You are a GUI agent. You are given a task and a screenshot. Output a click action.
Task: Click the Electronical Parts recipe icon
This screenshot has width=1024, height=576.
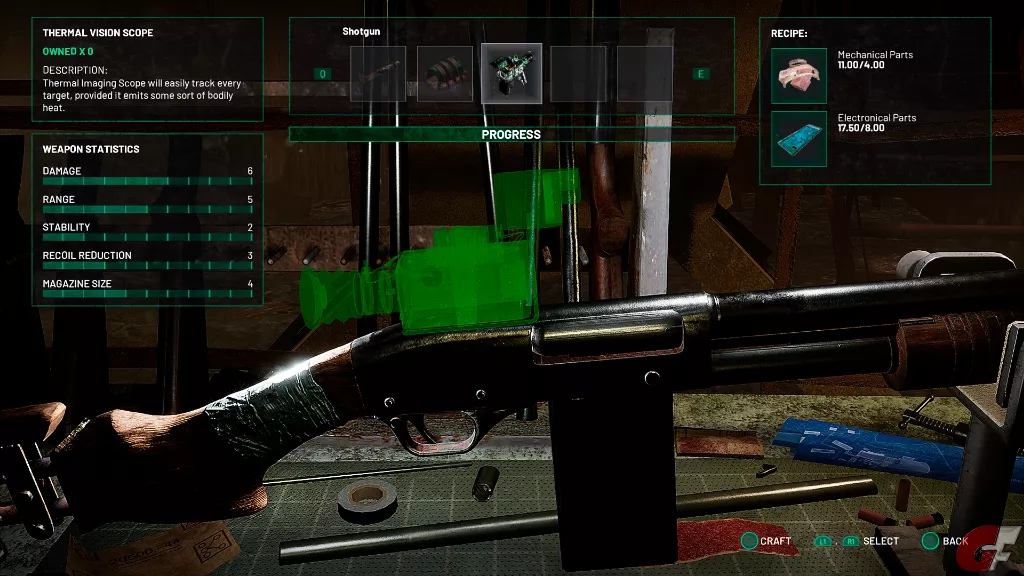click(799, 139)
